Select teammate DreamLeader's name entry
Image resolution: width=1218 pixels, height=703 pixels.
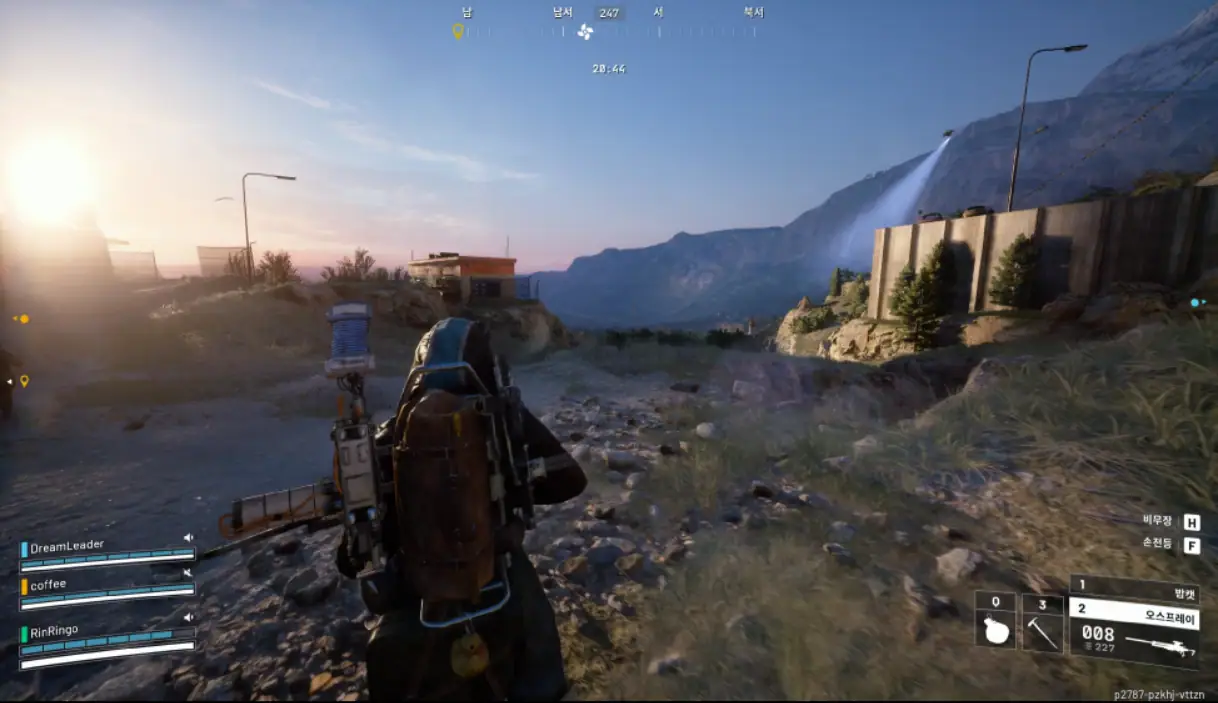point(67,546)
